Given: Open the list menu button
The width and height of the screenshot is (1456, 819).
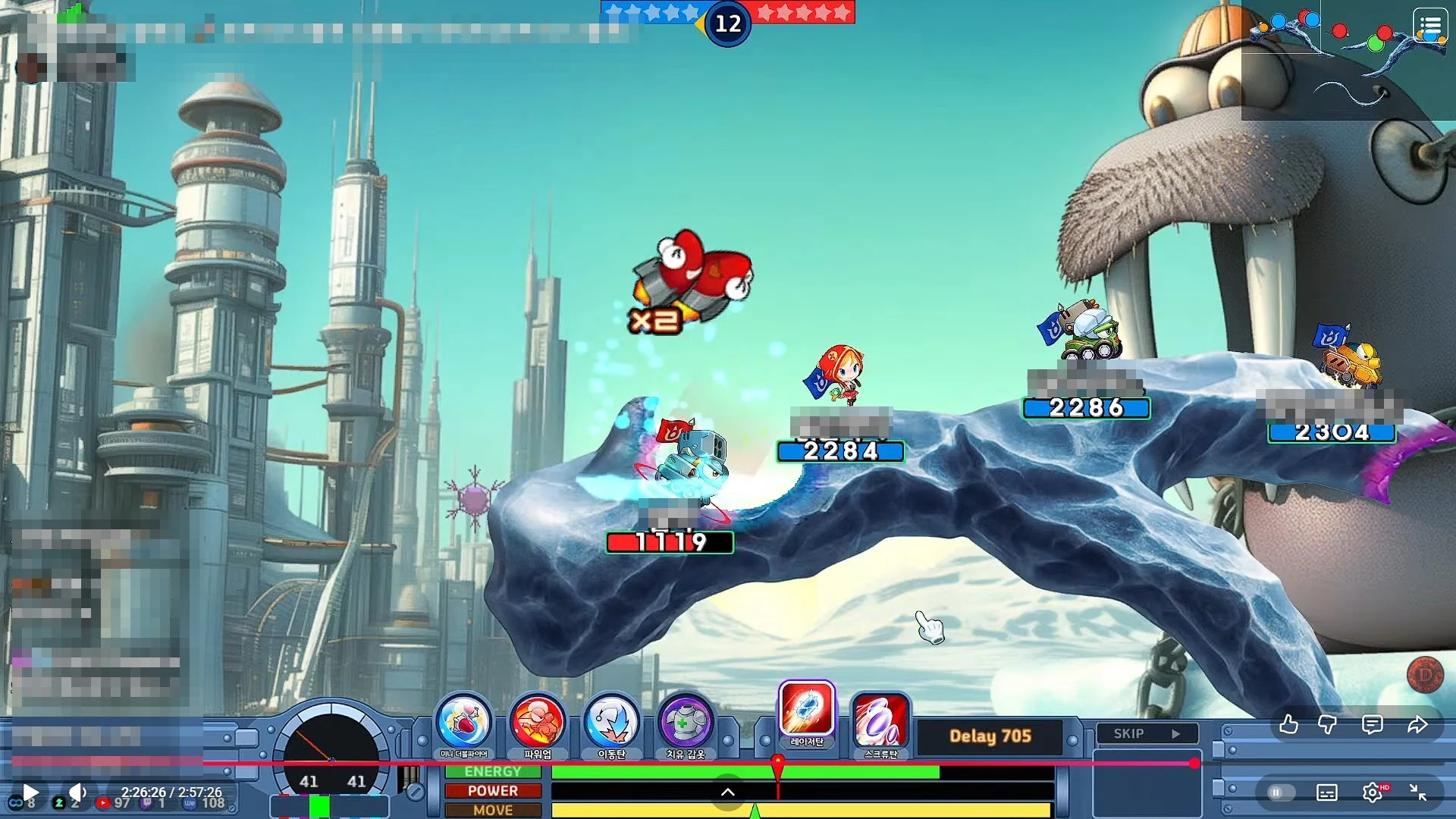Looking at the screenshot, I should tap(1430, 27).
